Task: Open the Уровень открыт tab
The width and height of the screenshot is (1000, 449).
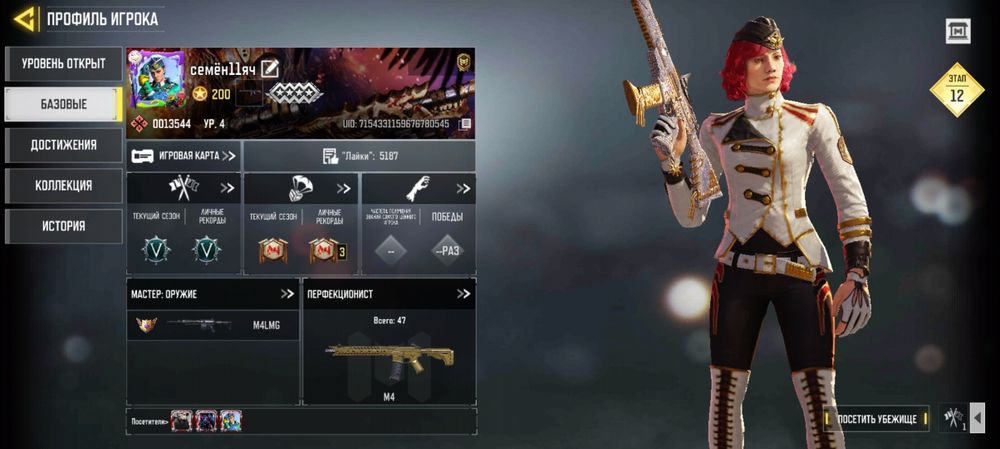Action: (63, 64)
